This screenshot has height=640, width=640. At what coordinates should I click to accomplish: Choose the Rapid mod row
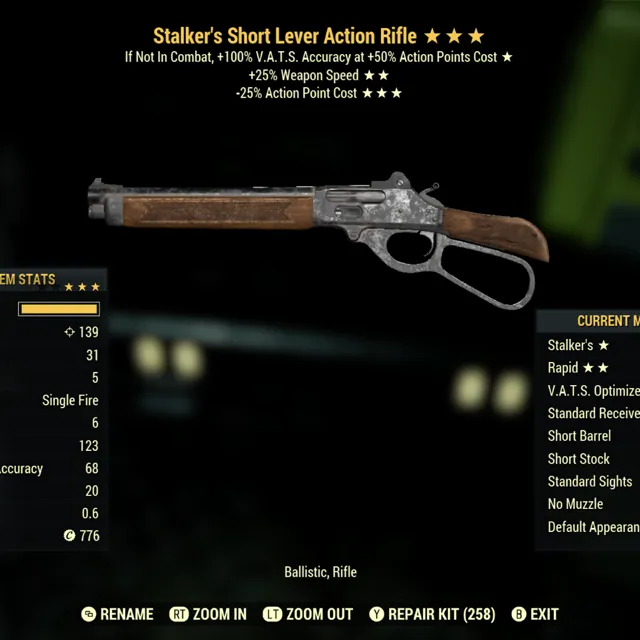578,368
